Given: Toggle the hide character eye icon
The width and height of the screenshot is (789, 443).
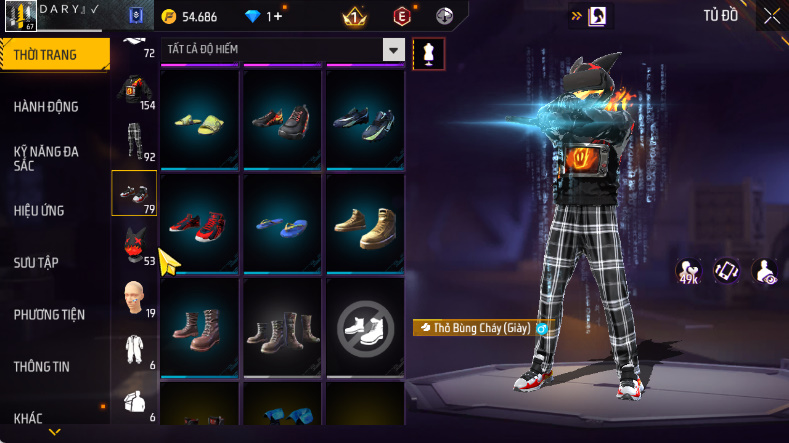Looking at the screenshot, I should pos(765,271).
